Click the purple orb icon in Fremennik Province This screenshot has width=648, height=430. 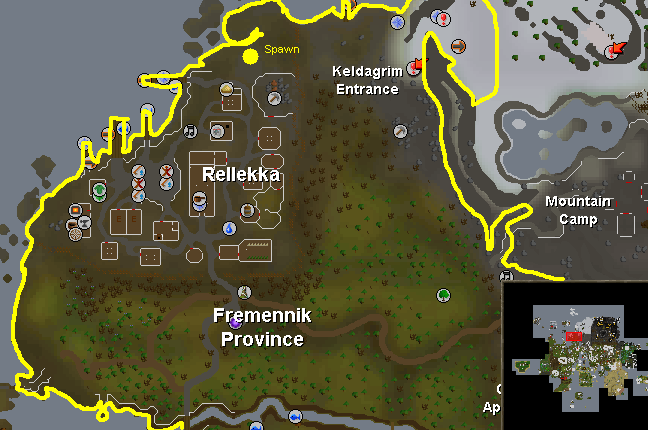pyautogui.click(x=235, y=322)
